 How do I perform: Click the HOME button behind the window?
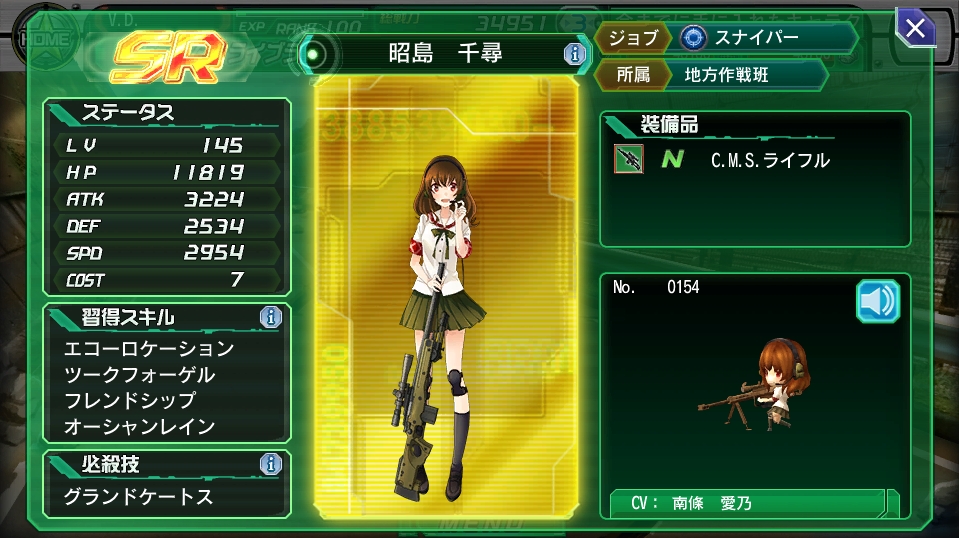click(x=41, y=38)
